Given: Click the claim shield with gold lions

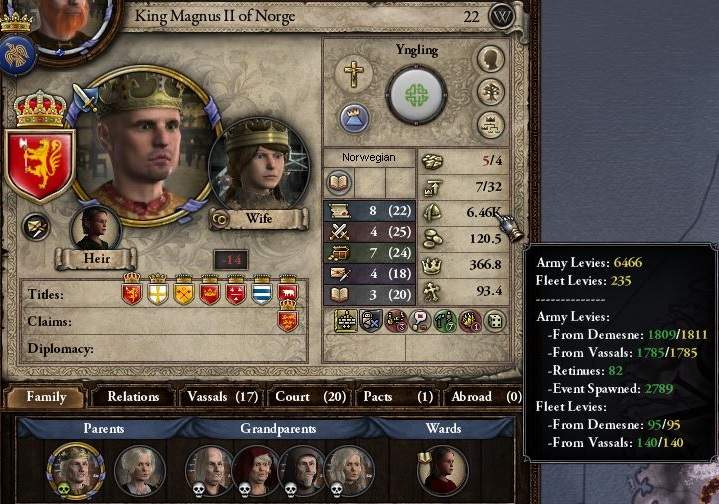Looking at the screenshot, I should [x=288, y=320].
